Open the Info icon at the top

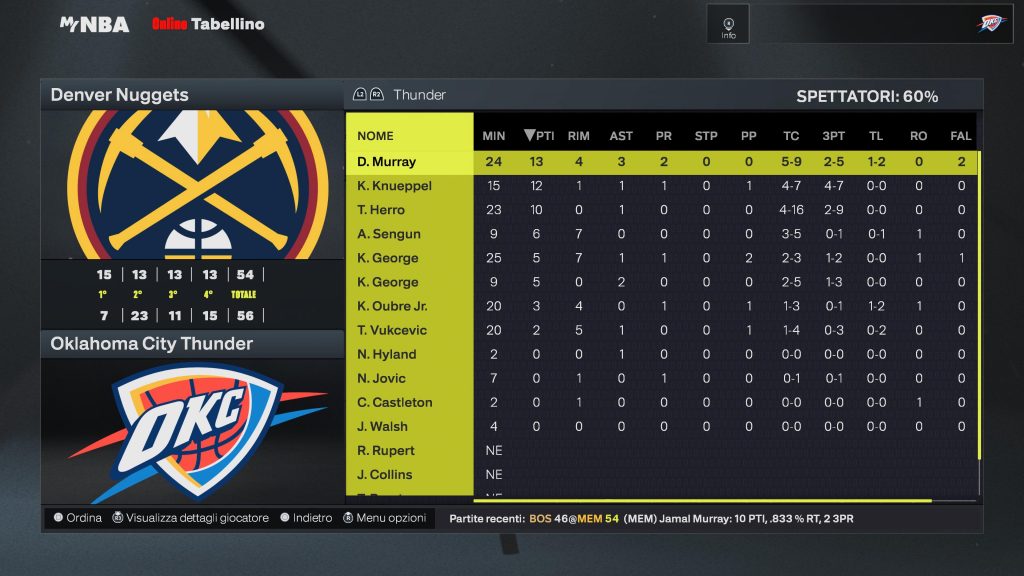pyautogui.click(x=728, y=25)
